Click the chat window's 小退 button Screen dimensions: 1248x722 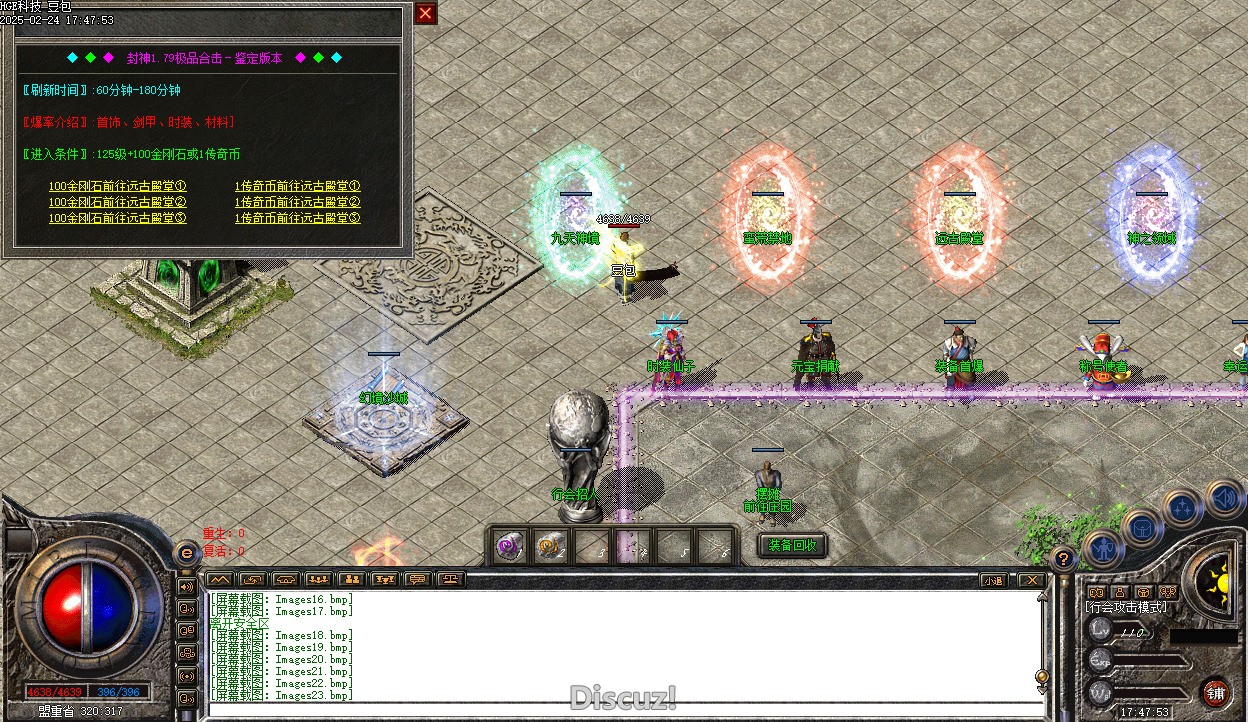point(992,580)
